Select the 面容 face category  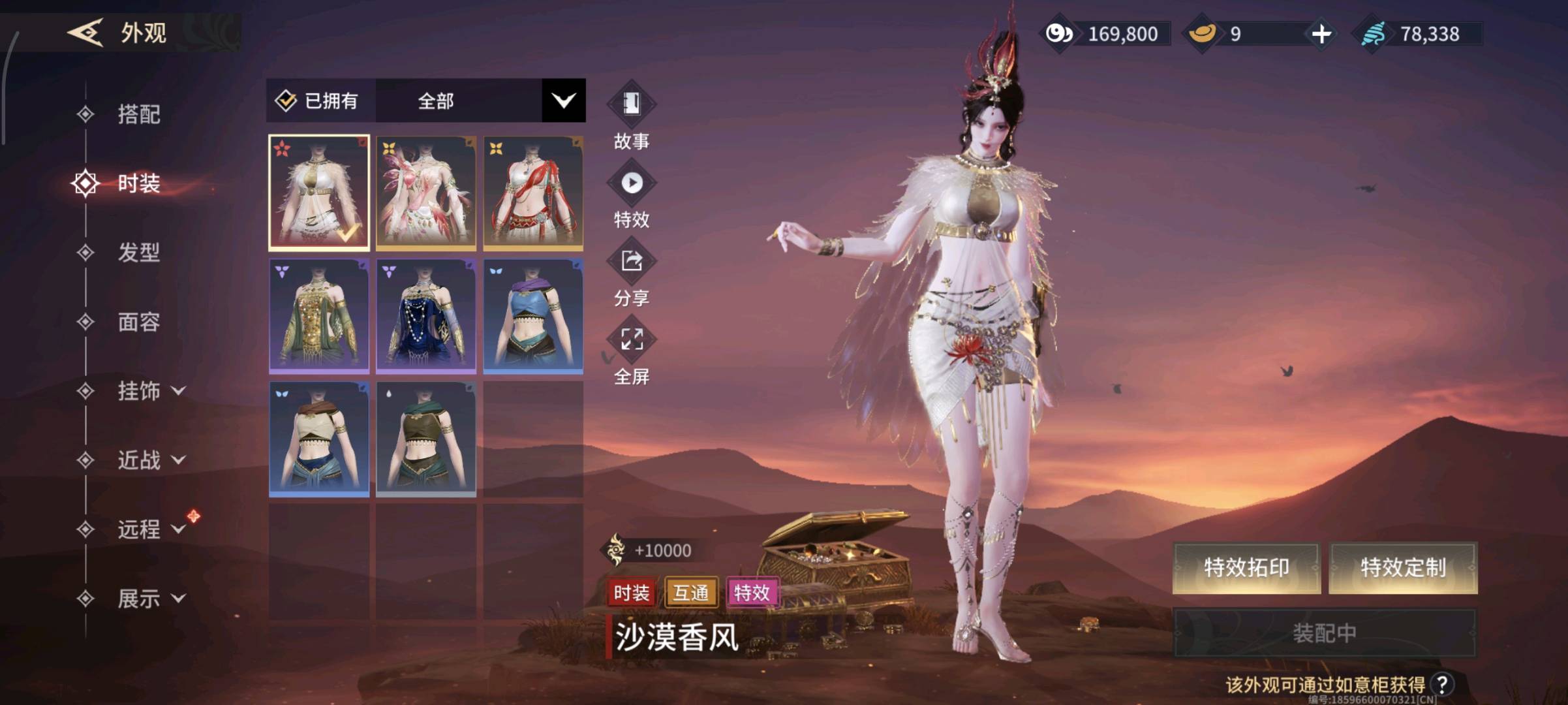(x=138, y=322)
